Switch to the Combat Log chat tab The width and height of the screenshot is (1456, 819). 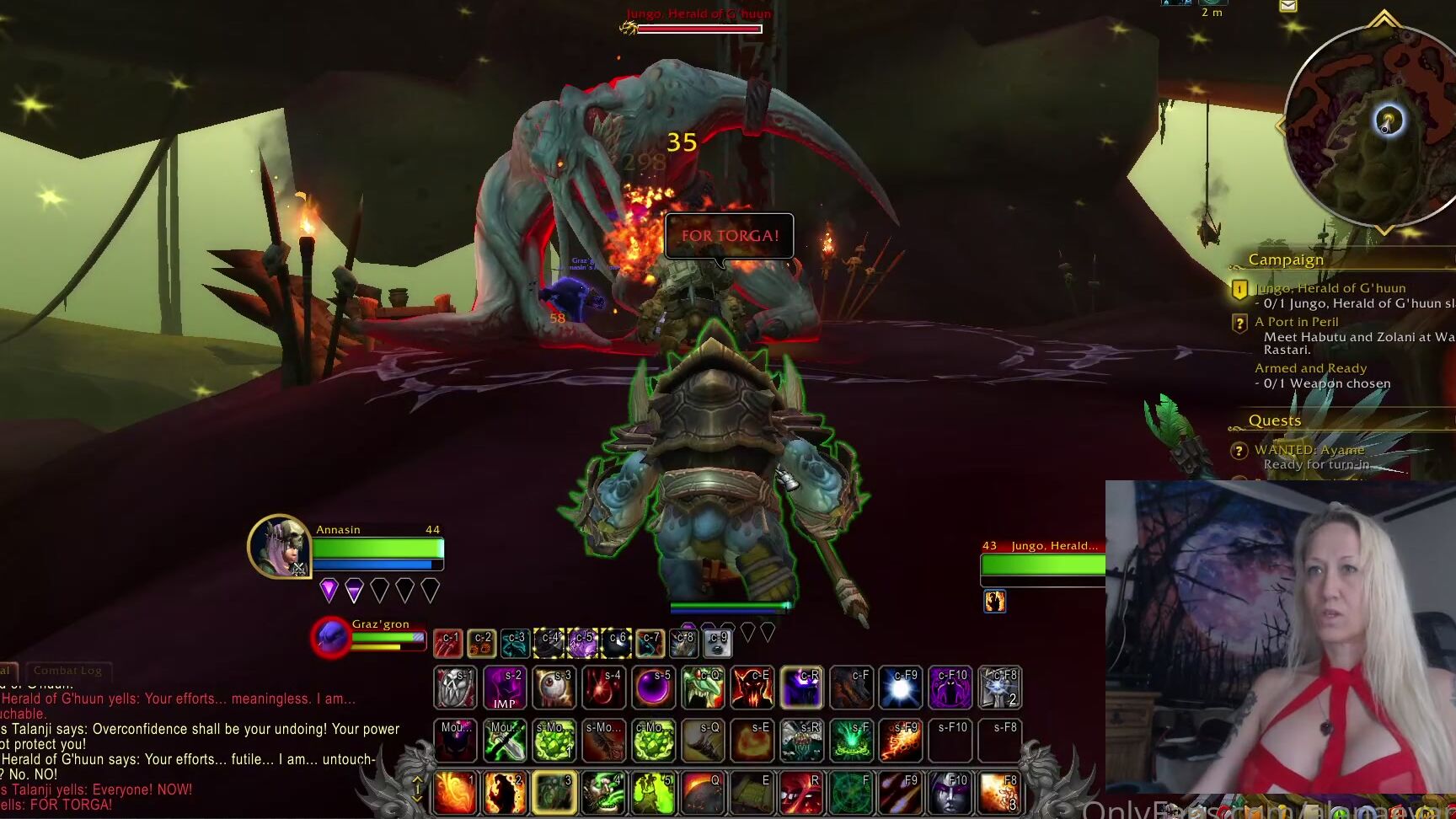(x=69, y=671)
